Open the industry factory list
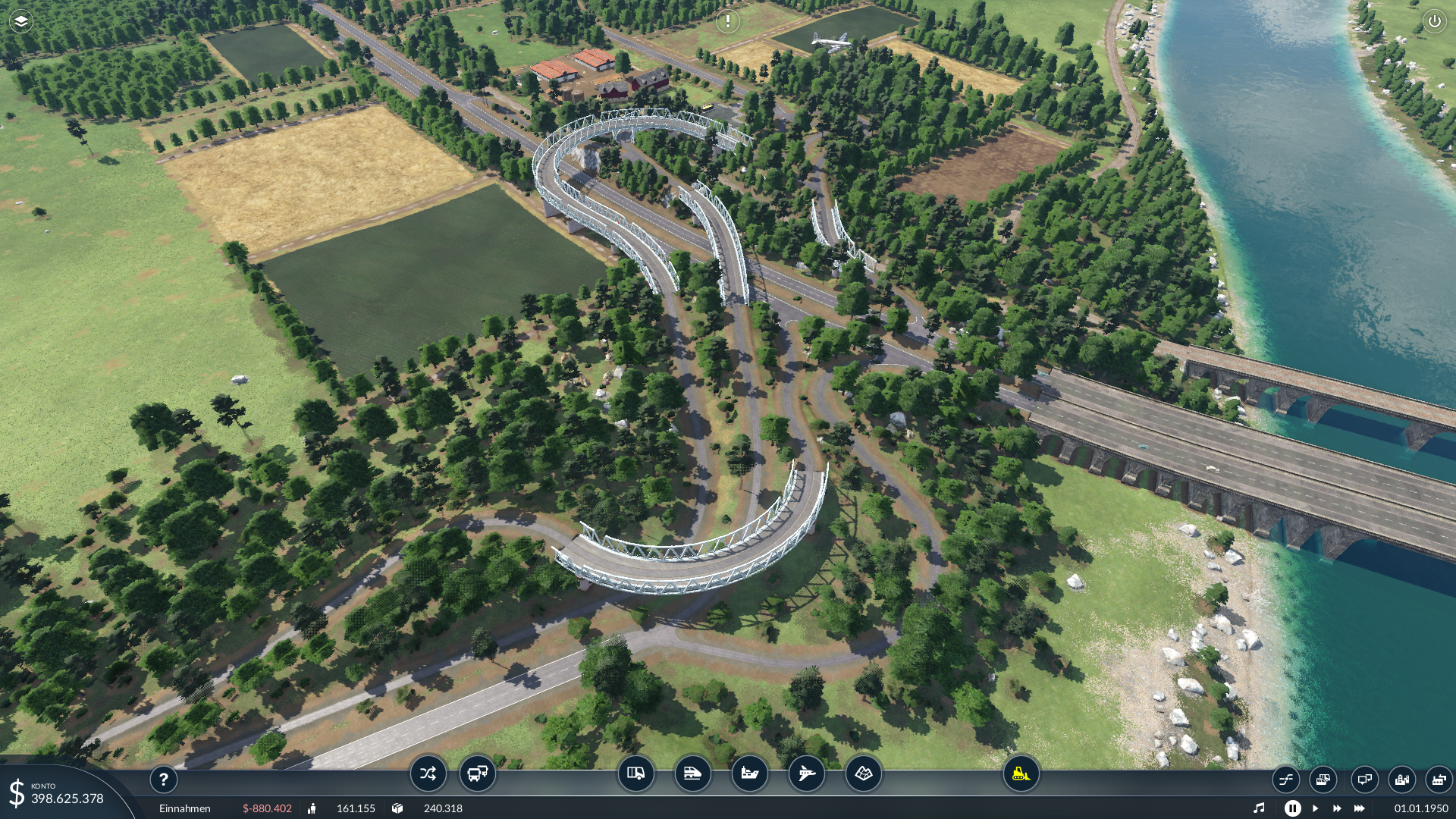 click(1438, 779)
